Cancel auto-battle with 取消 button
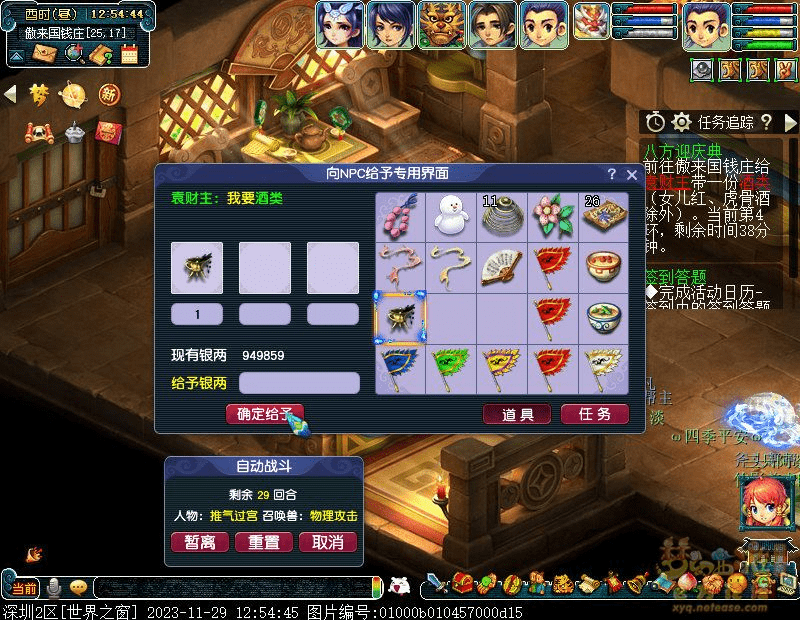This screenshot has height=620, width=800. [x=328, y=542]
